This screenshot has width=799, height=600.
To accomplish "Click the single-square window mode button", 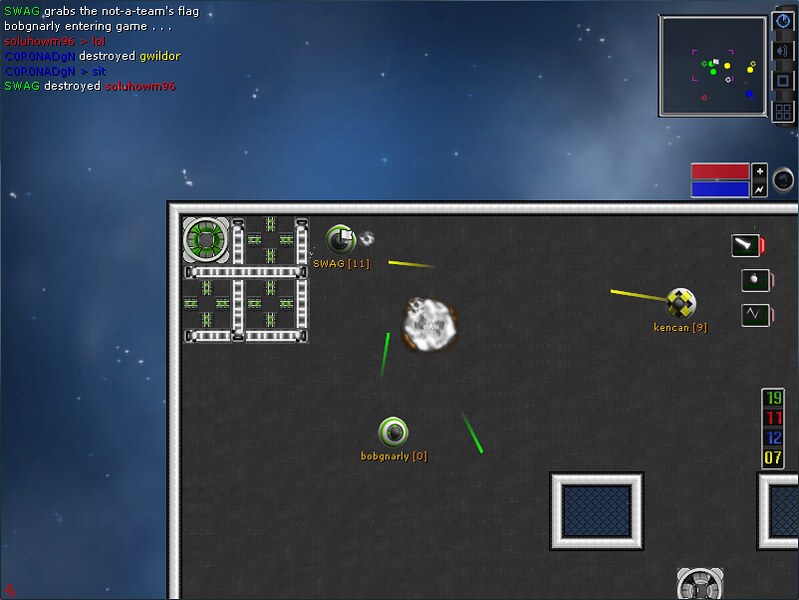I will pos(783,81).
